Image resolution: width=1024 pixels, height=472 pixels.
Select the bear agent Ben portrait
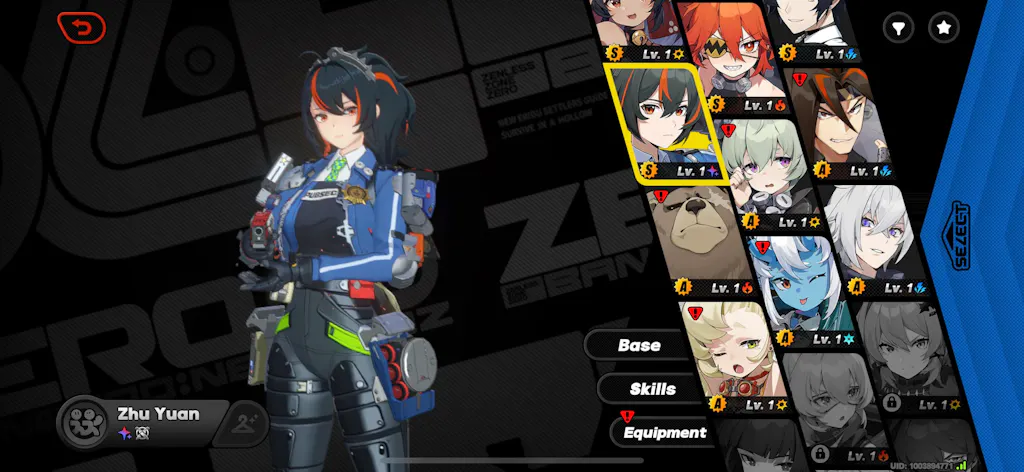(x=692, y=240)
